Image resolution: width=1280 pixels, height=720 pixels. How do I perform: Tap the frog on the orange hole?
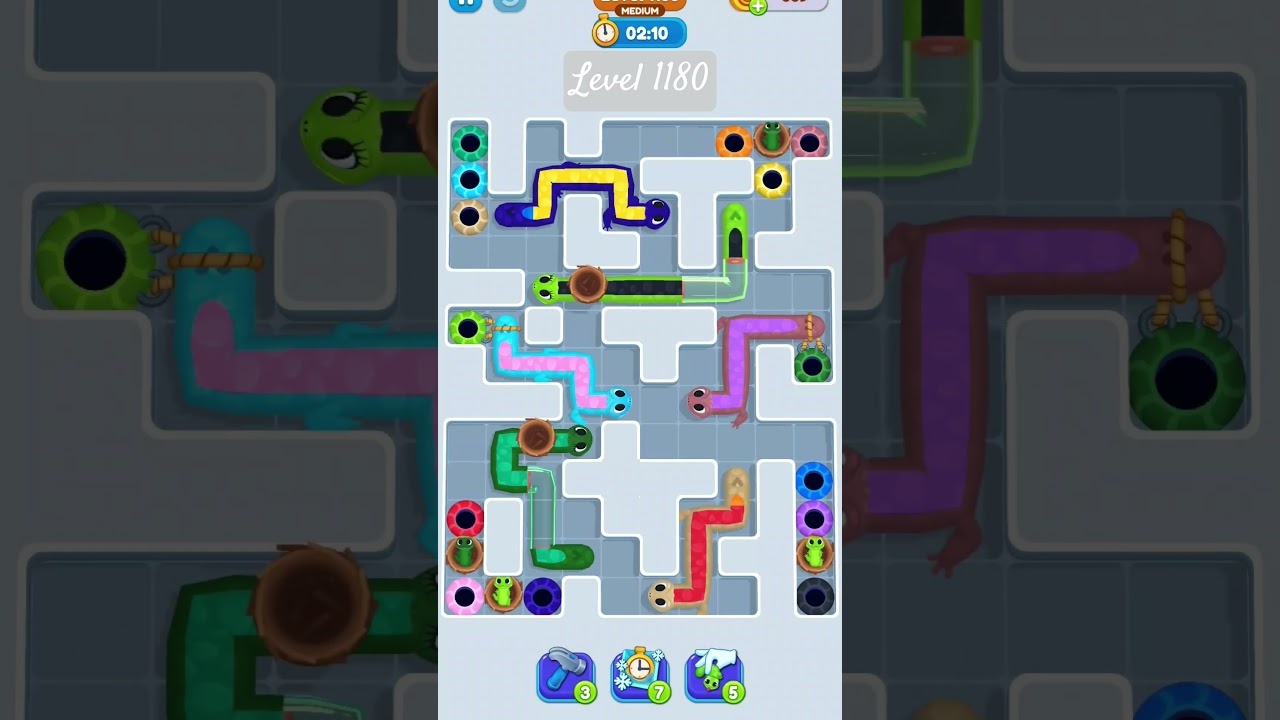pos(775,138)
